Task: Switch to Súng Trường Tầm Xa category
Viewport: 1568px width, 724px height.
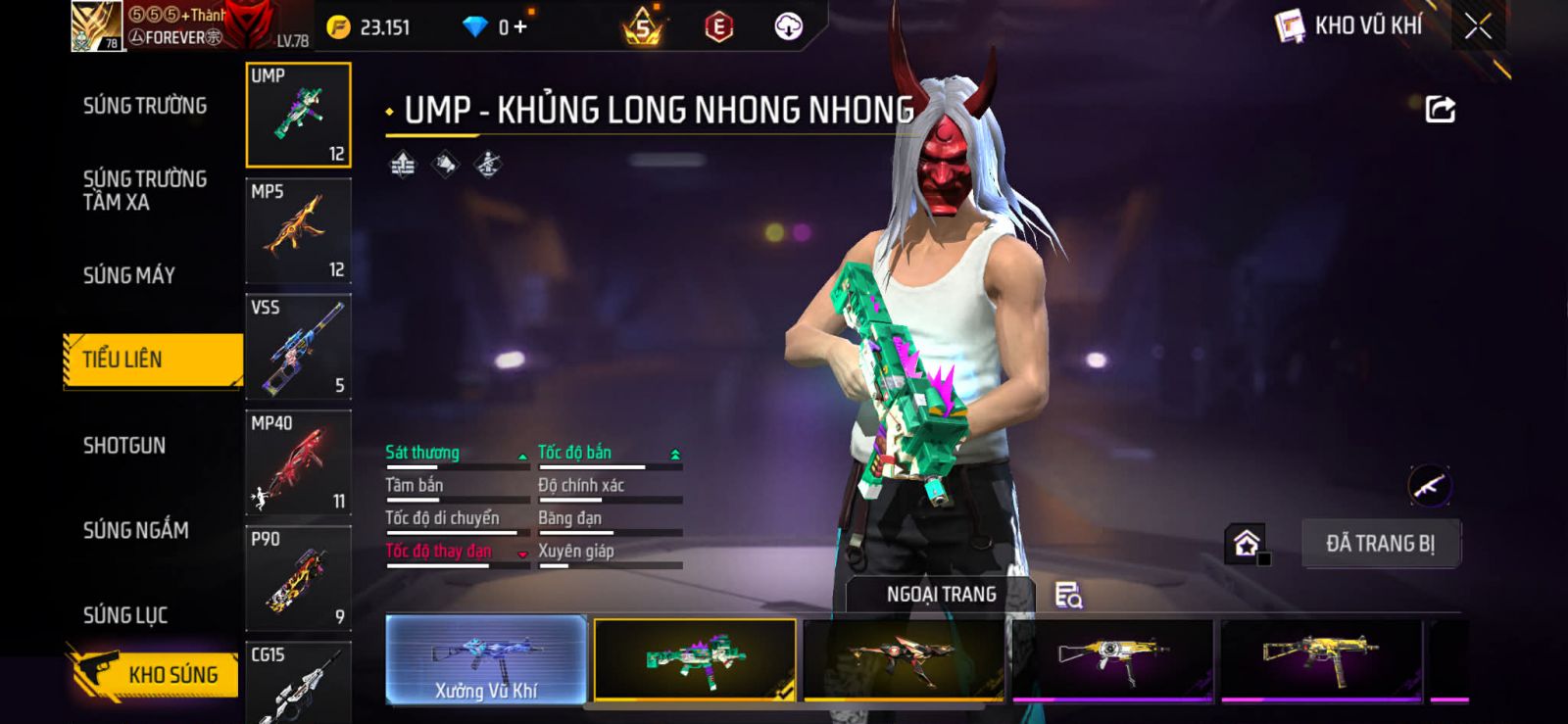Action: (145, 190)
